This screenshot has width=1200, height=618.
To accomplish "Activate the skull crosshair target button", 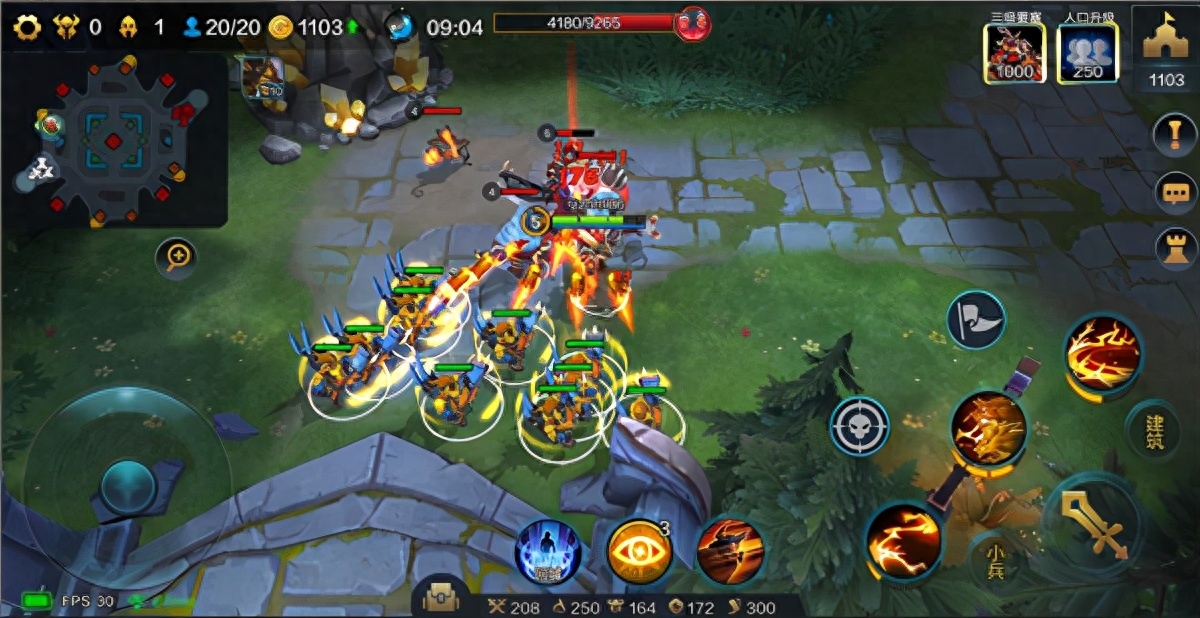I will pos(859,426).
